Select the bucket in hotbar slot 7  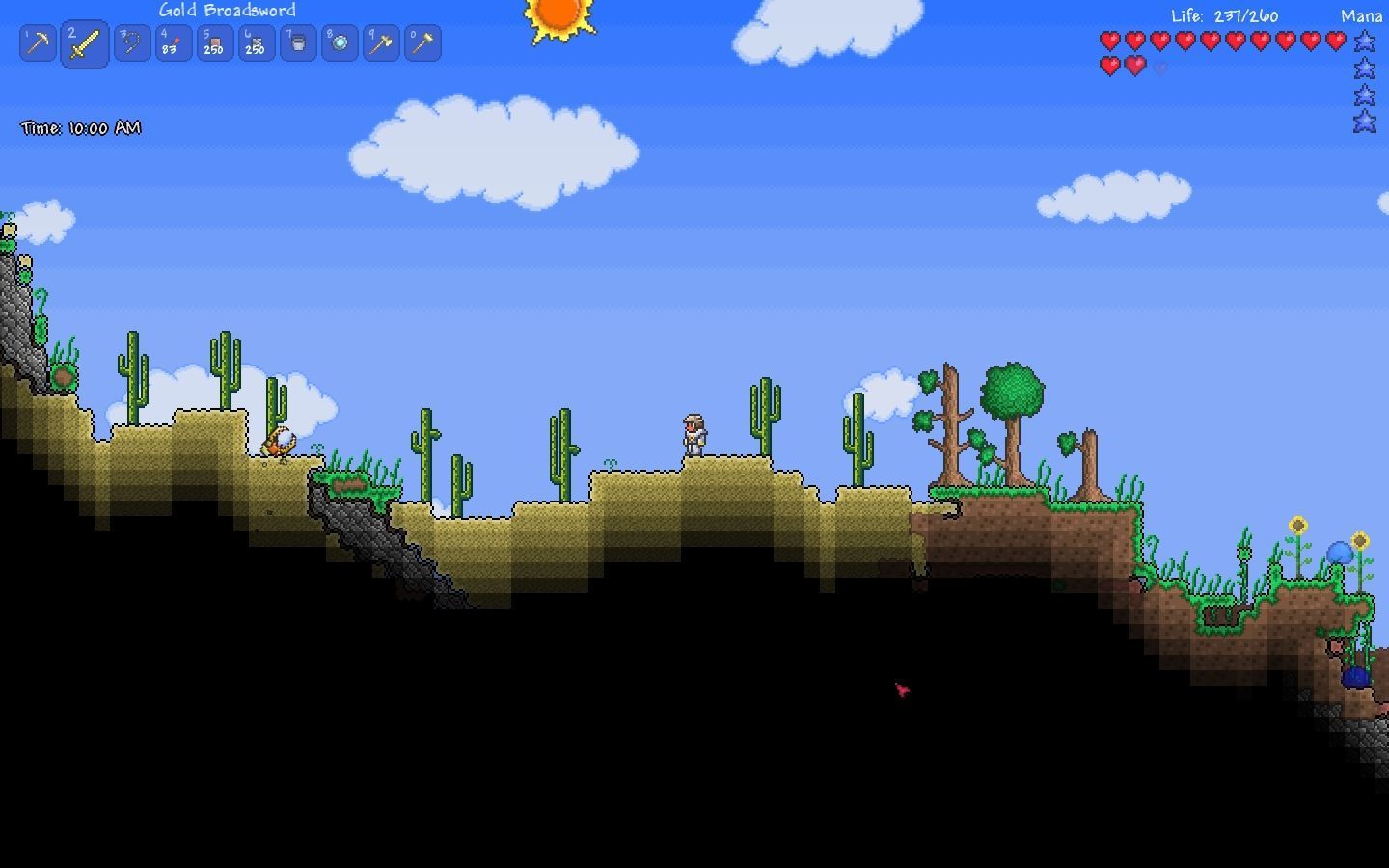[x=296, y=42]
